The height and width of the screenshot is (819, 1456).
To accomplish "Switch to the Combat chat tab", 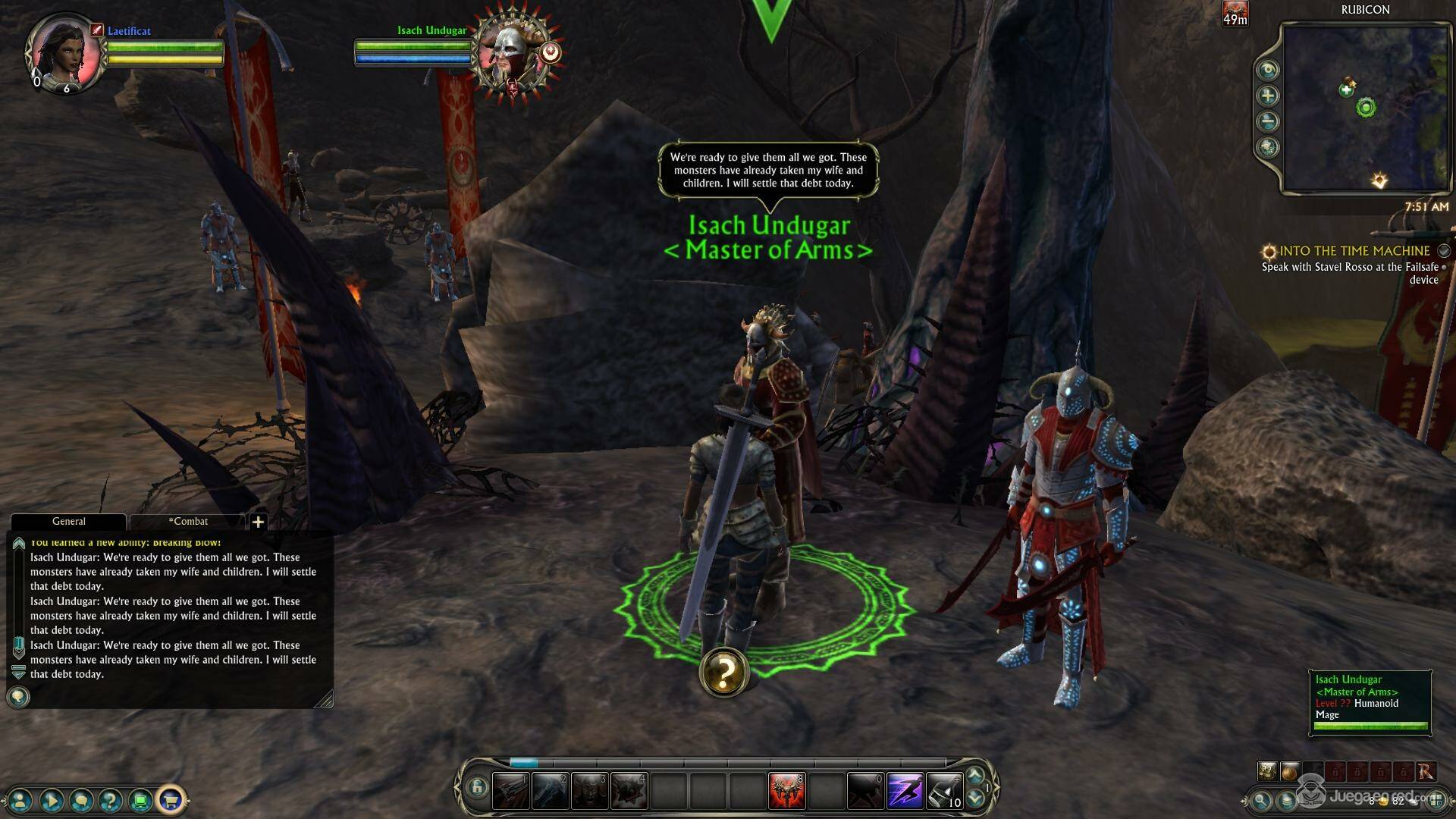I will point(188,522).
